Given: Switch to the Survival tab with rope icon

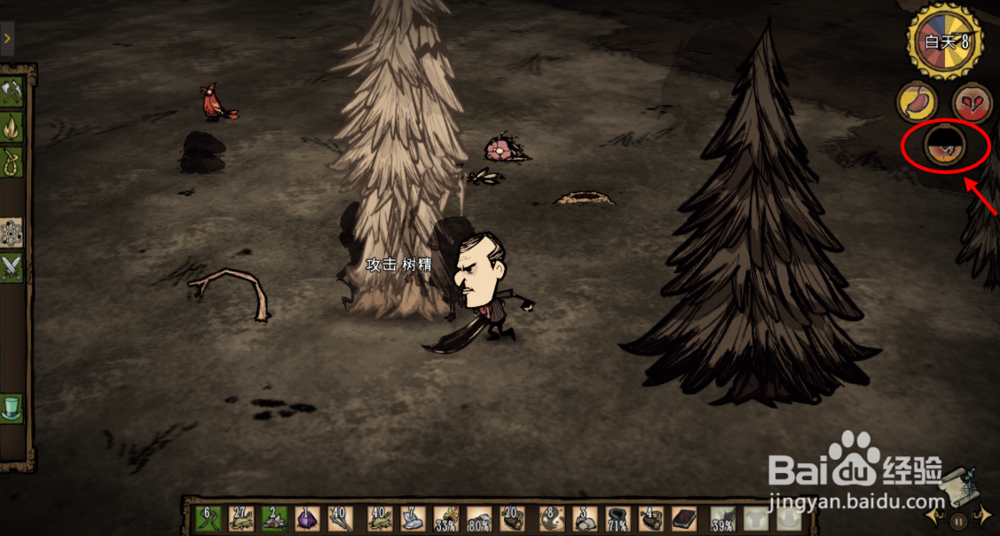Looking at the screenshot, I should tap(12, 160).
